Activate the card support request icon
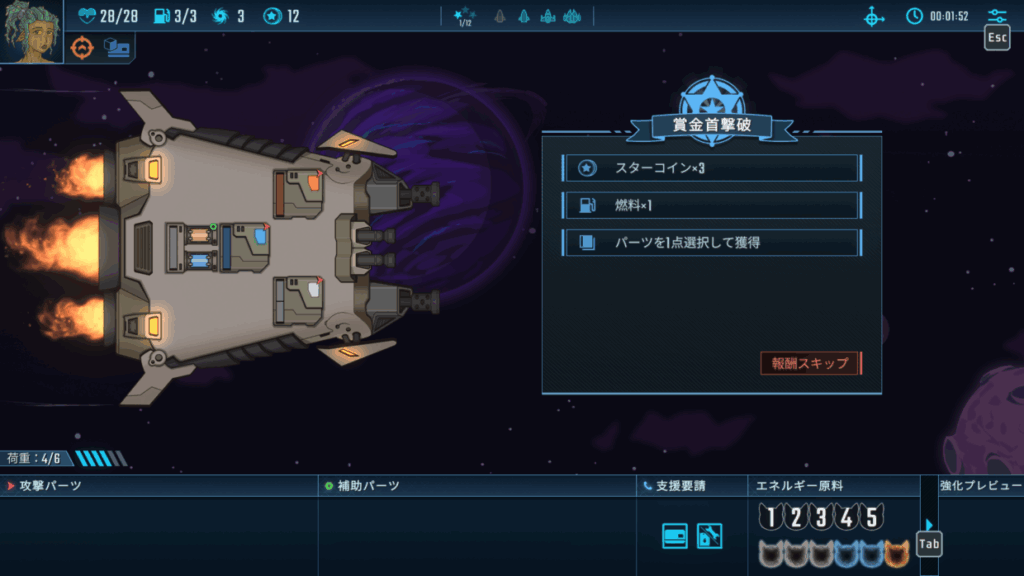Image resolution: width=1024 pixels, height=576 pixels. pos(675,536)
